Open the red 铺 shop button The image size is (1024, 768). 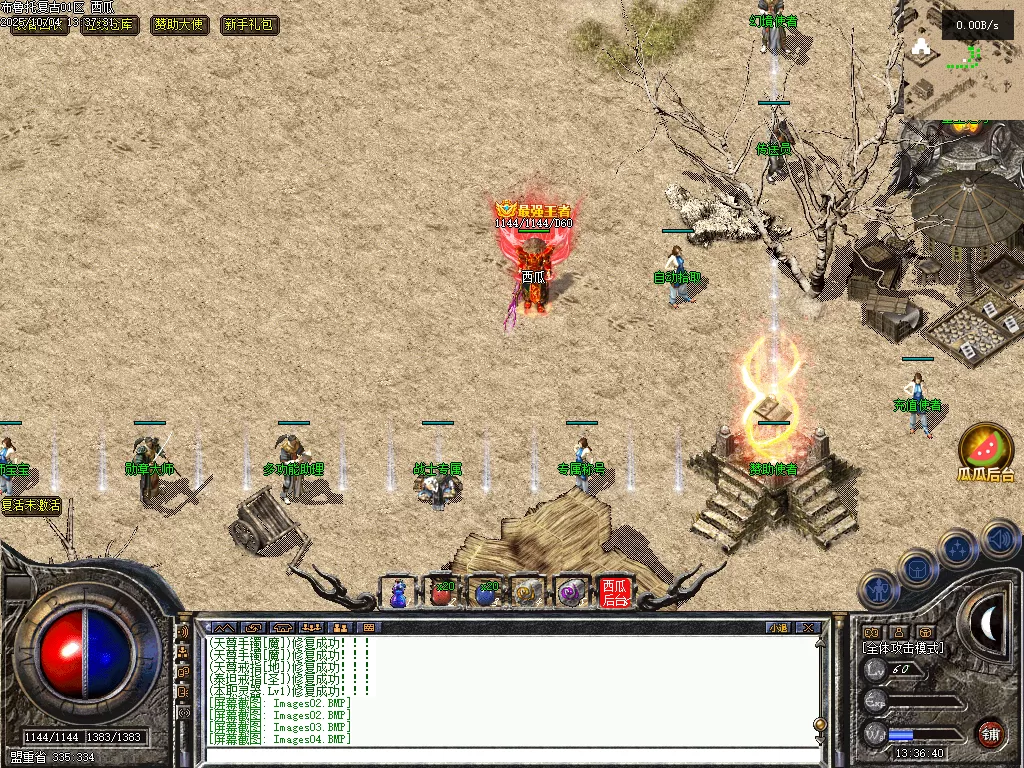[990, 733]
